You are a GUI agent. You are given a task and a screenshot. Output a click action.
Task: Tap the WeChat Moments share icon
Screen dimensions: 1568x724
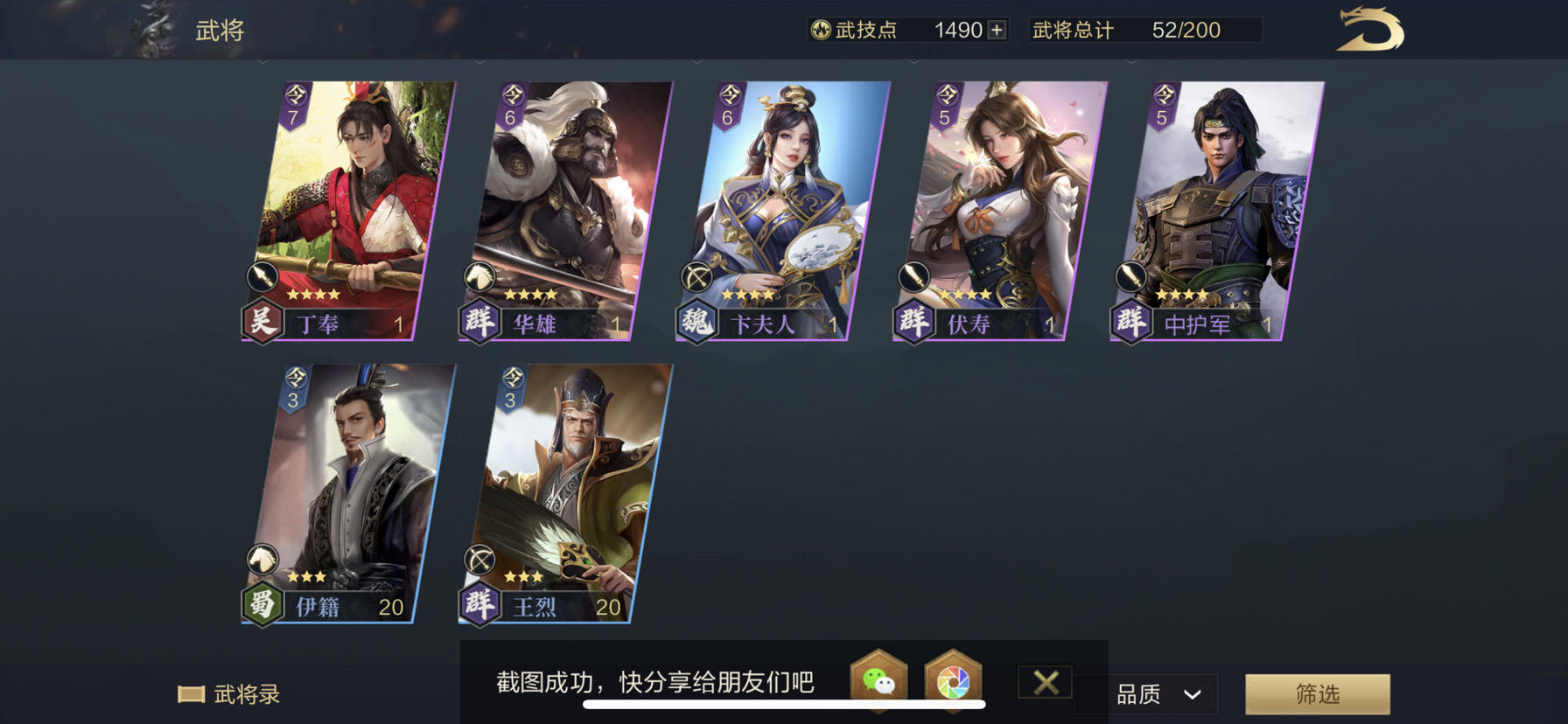point(954,680)
